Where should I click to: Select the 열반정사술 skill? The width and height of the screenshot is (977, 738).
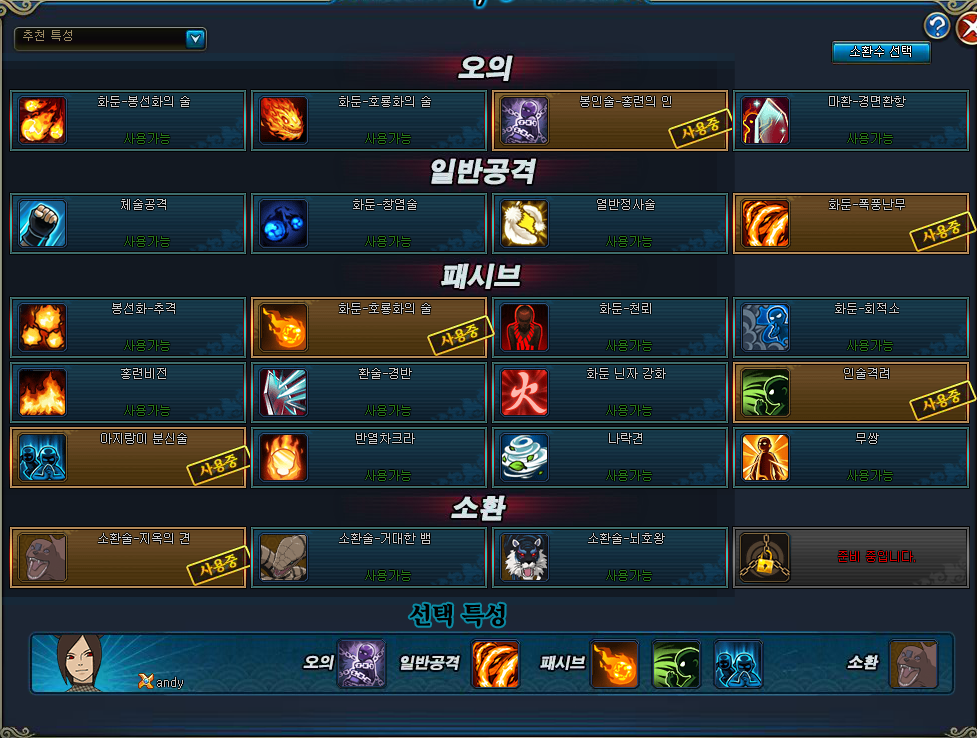[x=610, y=223]
